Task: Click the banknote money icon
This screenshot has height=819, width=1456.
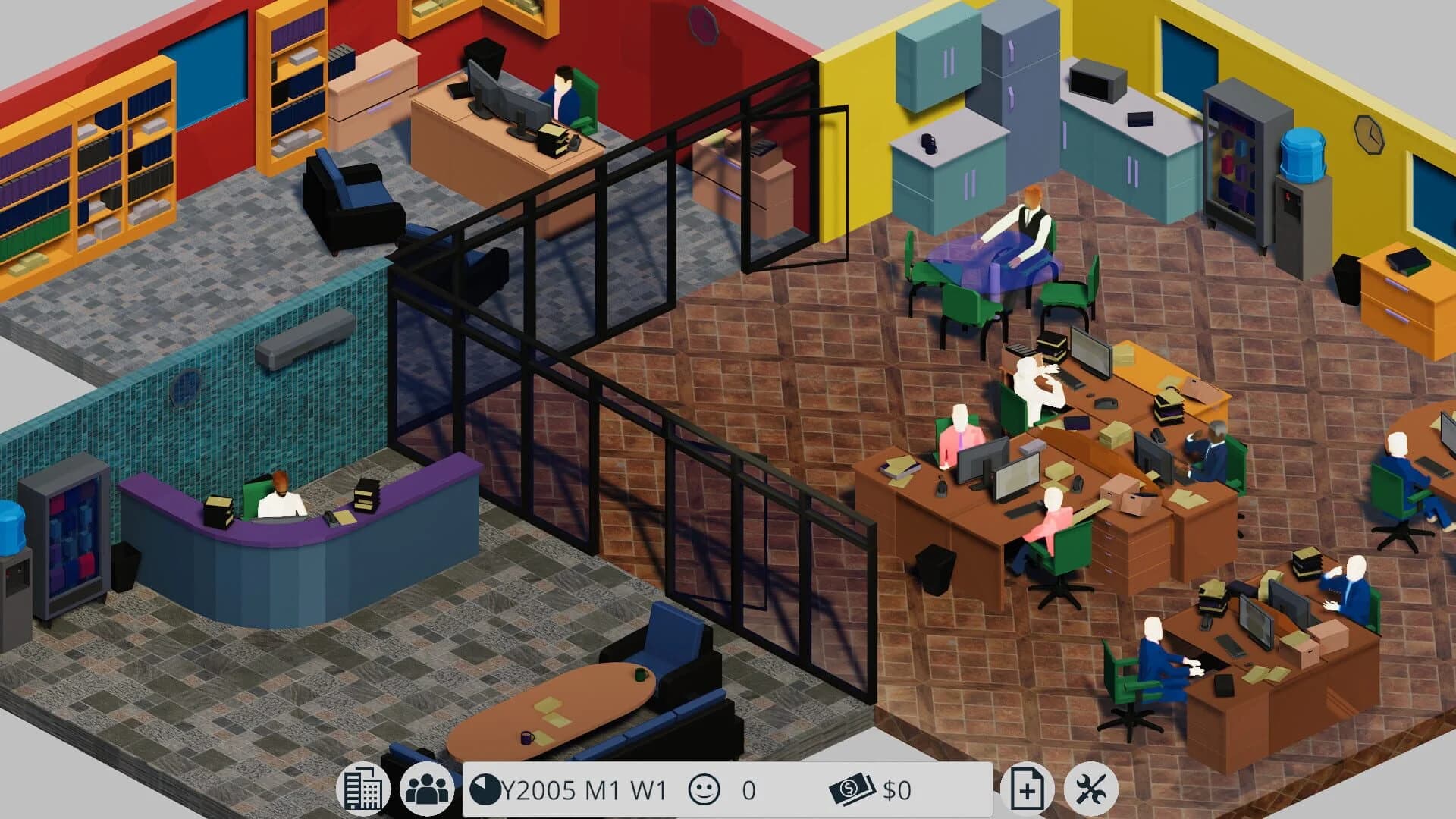Action: point(851,789)
